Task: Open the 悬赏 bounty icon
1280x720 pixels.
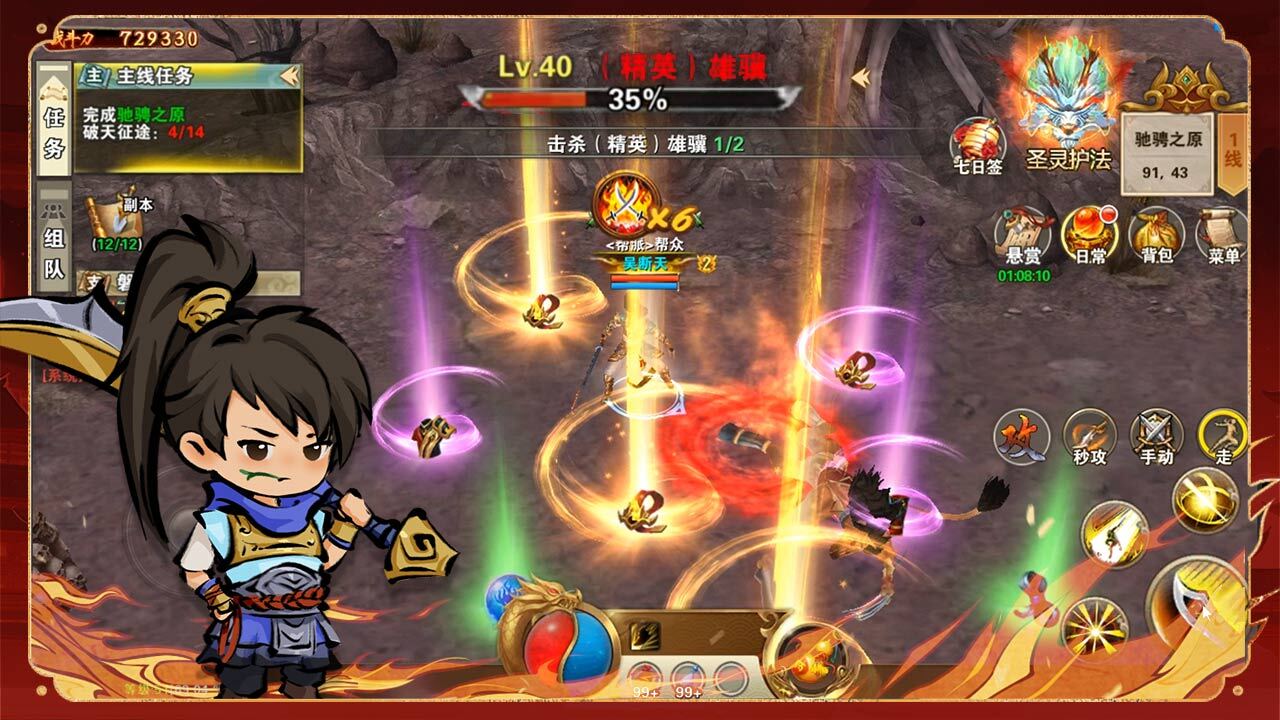Action: pos(1022,236)
